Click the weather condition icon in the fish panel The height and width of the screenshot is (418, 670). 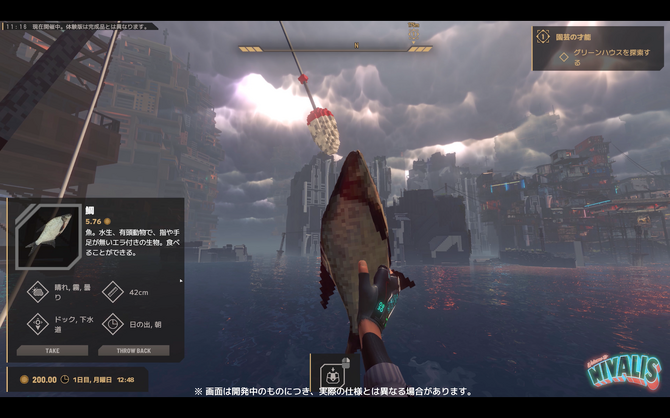point(39,292)
